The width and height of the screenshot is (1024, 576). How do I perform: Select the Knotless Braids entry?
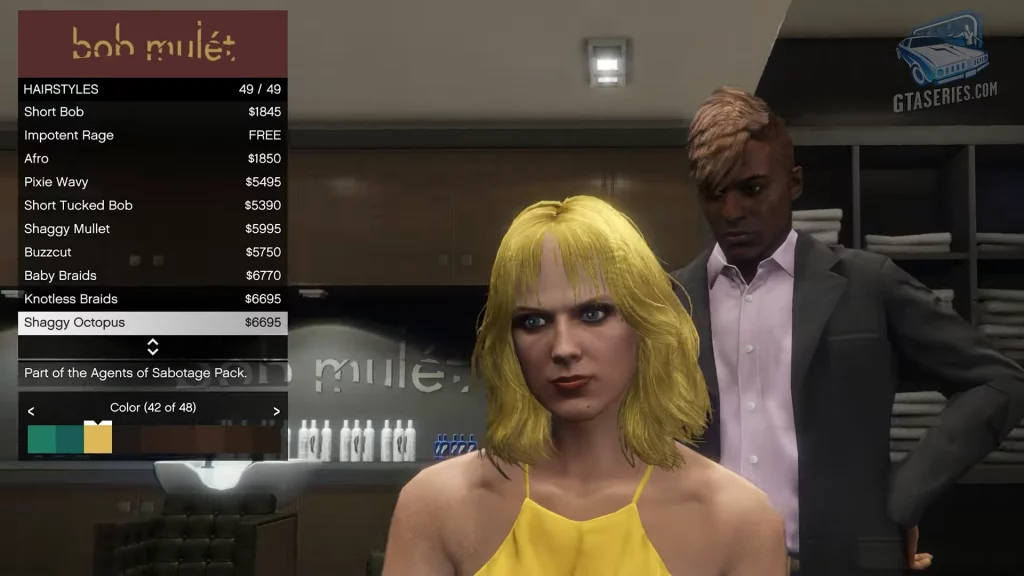click(152, 299)
